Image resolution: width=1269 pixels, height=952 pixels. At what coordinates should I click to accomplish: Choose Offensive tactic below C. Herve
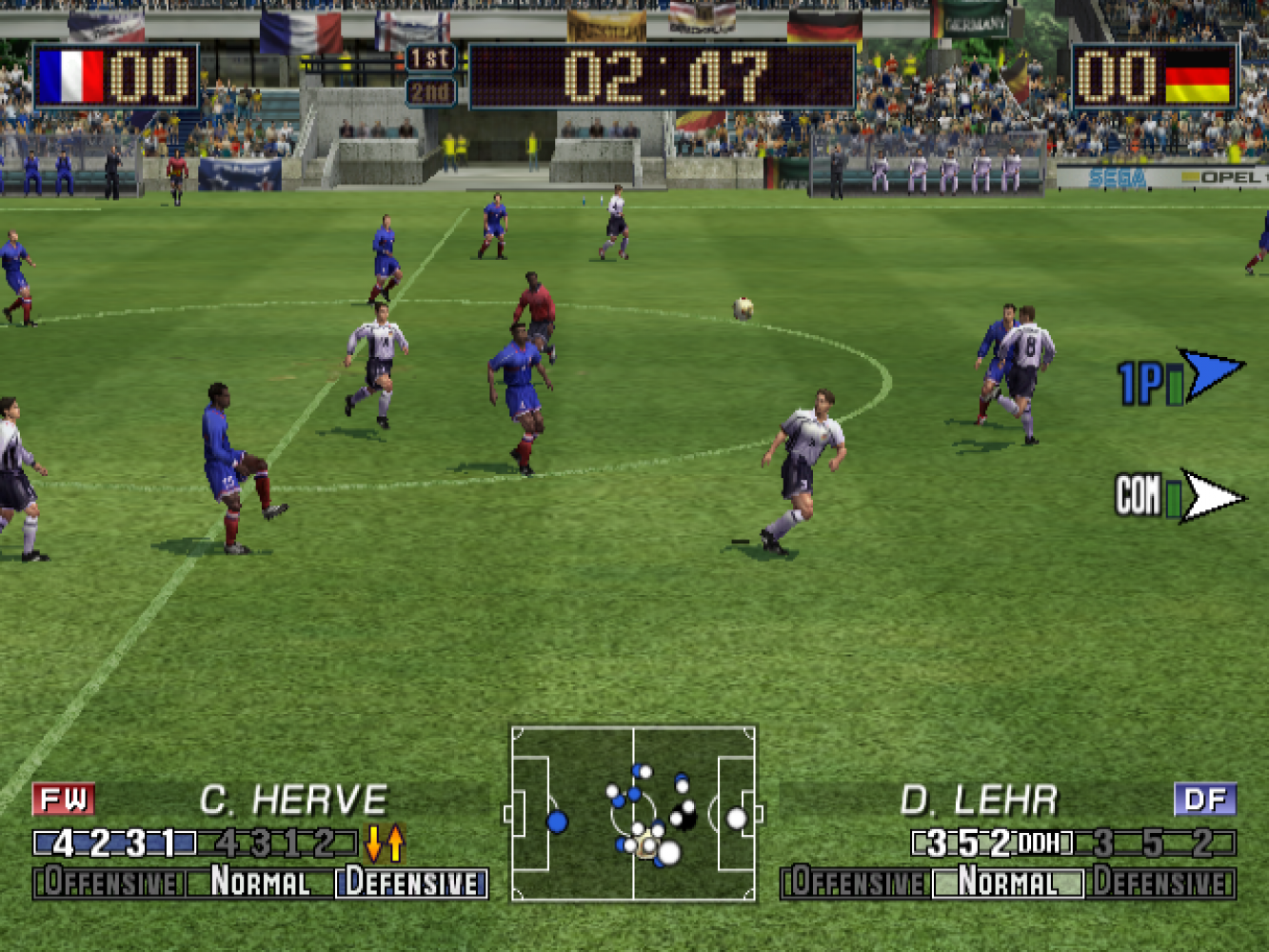click(109, 883)
